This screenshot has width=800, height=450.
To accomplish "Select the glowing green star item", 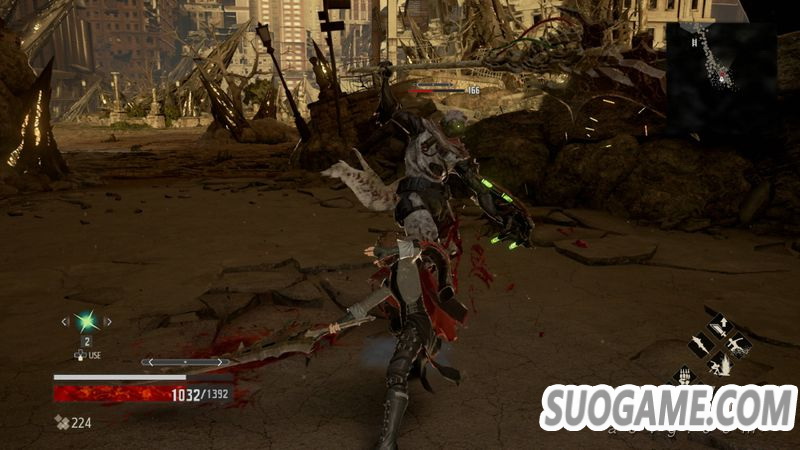I will click(87, 321).
